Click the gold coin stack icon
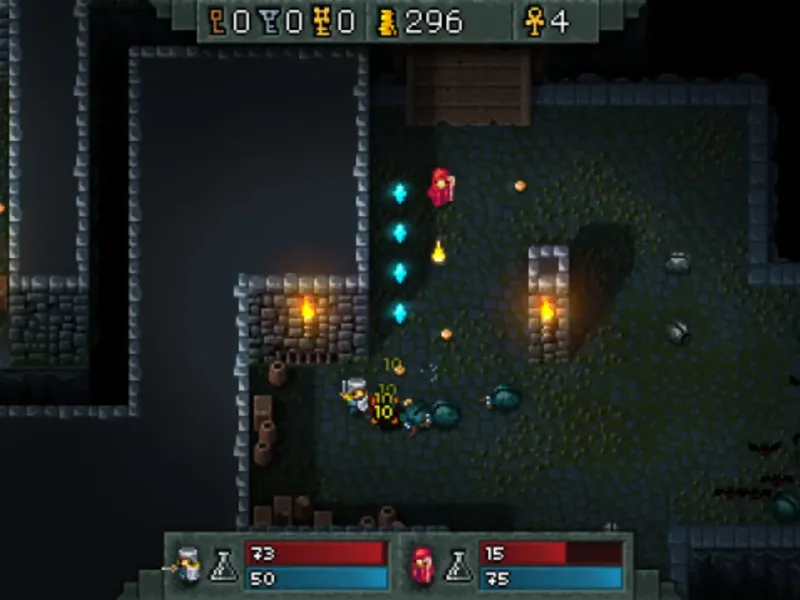Image resolution: width=800 pixels, height=600 pixels. [387, 22]
